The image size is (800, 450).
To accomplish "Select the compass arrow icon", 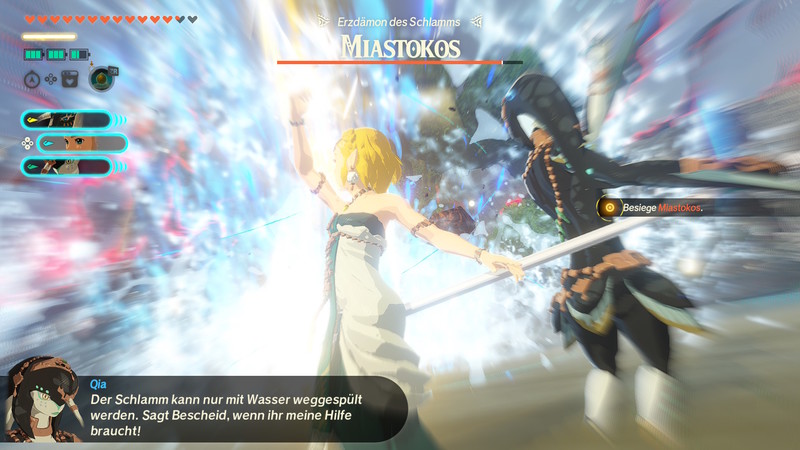I will (x=32, y=78).
